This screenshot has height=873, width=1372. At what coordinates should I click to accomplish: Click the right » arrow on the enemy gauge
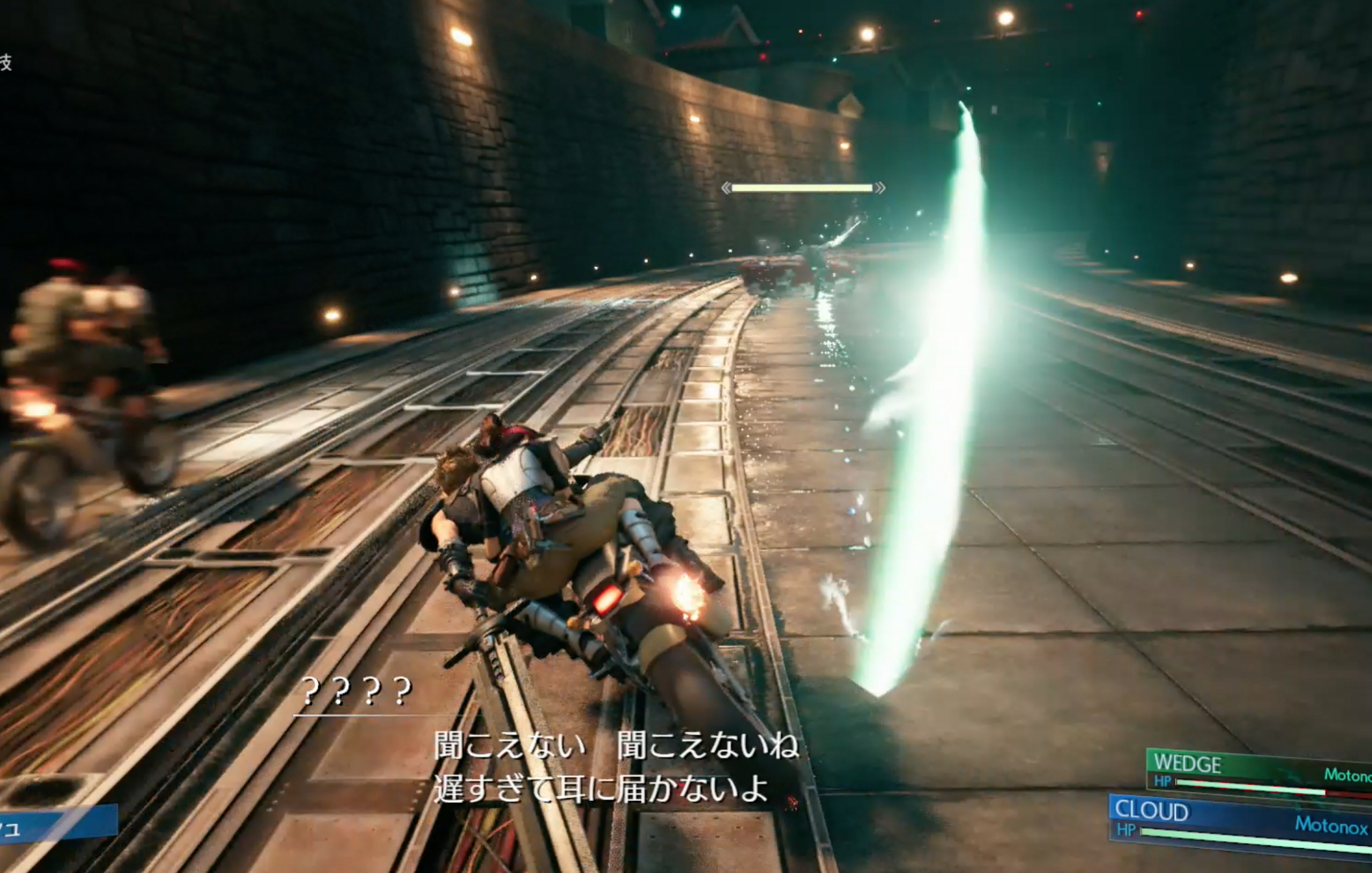click(x=880, y=188)
